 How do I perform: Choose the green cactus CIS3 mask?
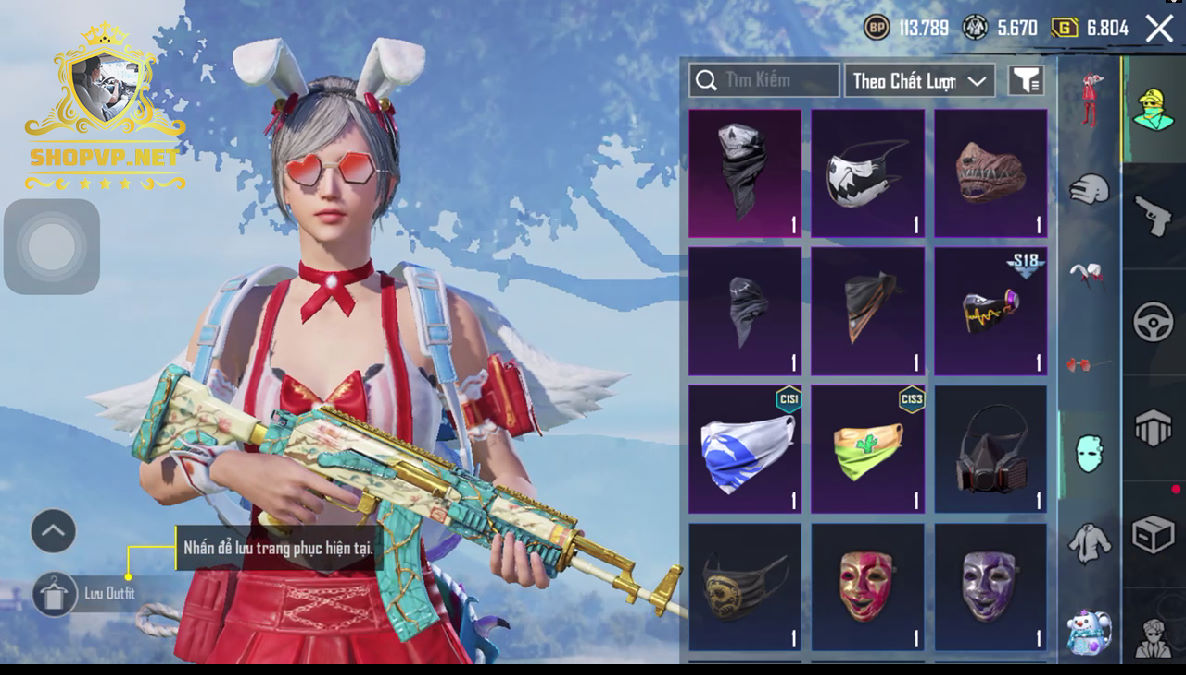(867, 449)
